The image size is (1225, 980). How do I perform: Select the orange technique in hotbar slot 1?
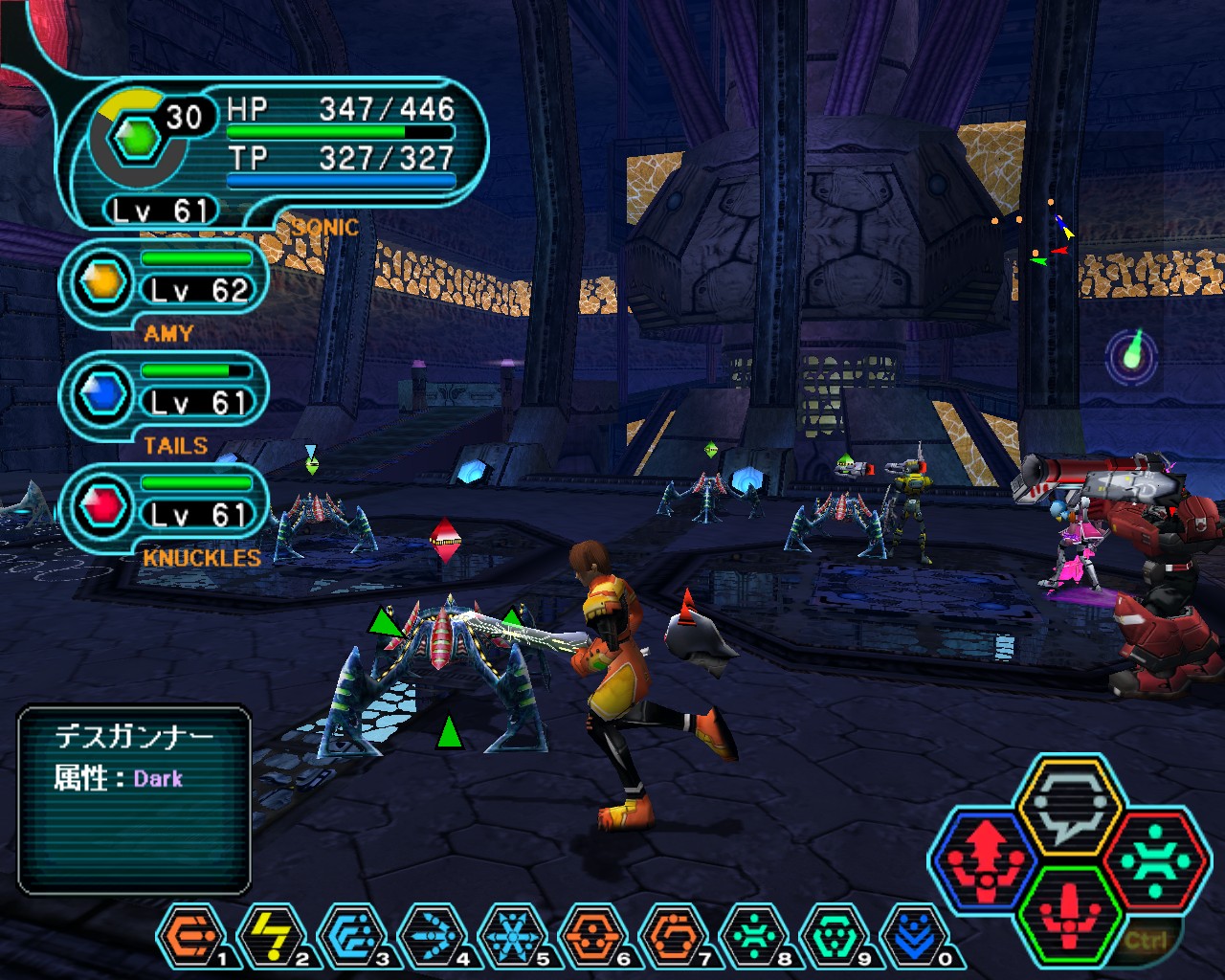point(189,935)
